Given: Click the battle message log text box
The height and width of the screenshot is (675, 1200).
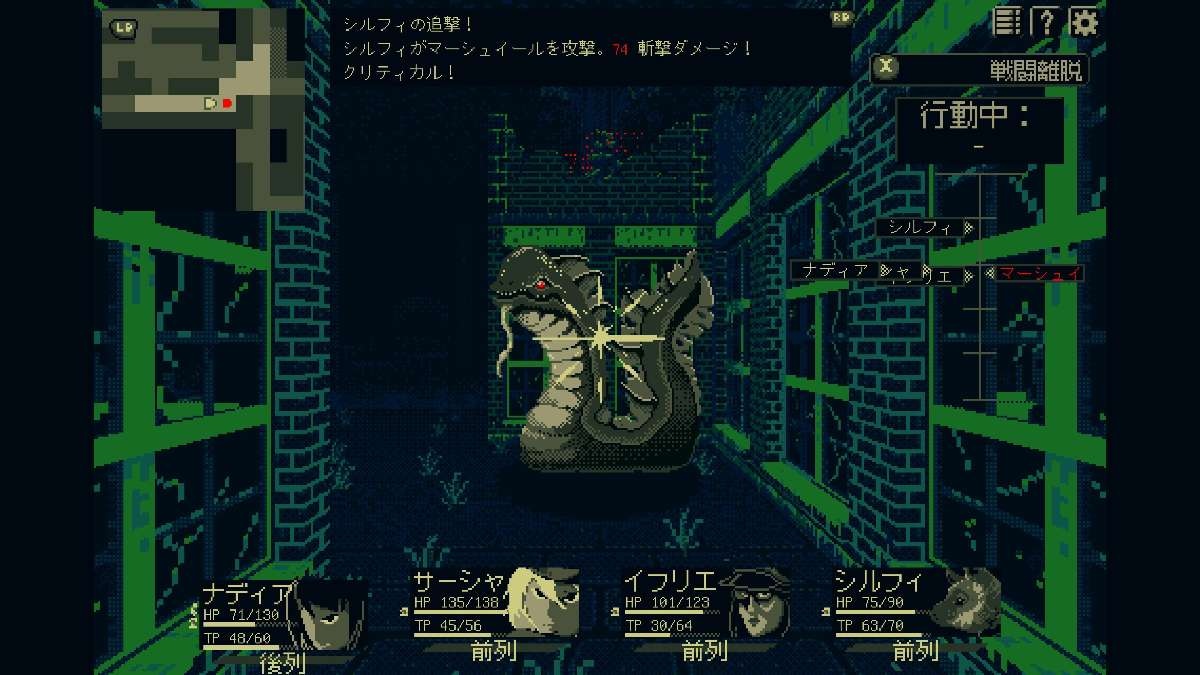Looking at the screenshot, I should (x=590, y=46).
